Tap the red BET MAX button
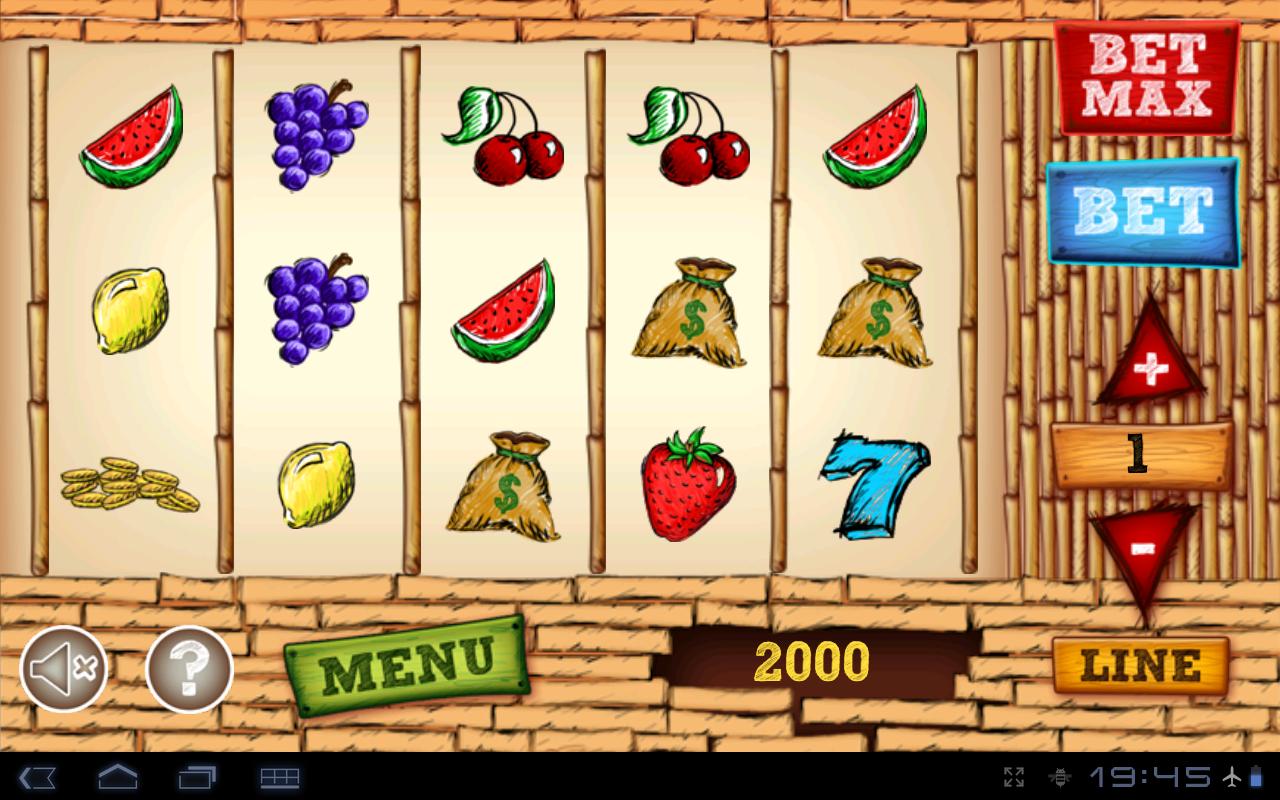 point(1147,77)
